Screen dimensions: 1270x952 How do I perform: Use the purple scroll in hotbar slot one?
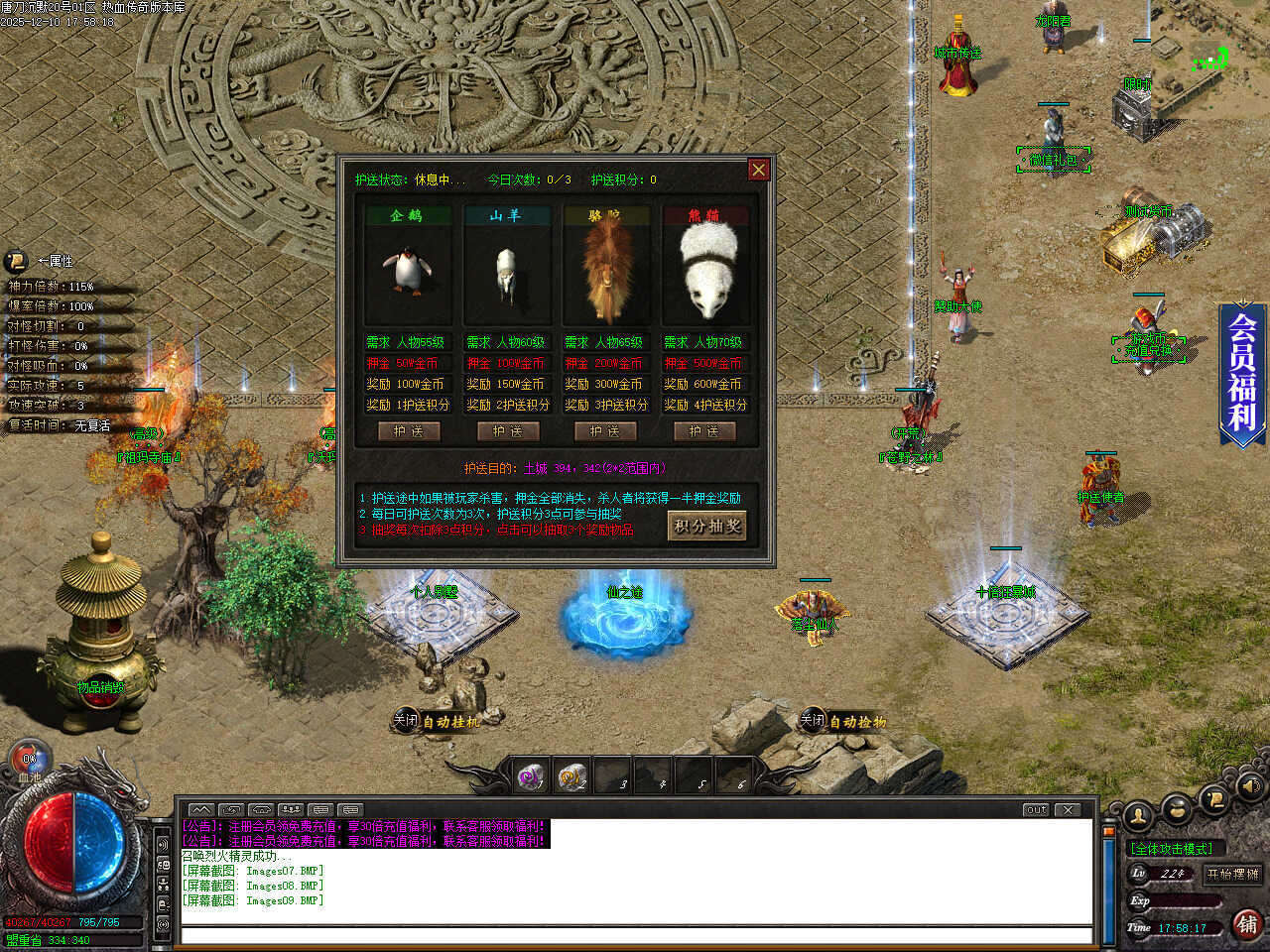(532, 776)
